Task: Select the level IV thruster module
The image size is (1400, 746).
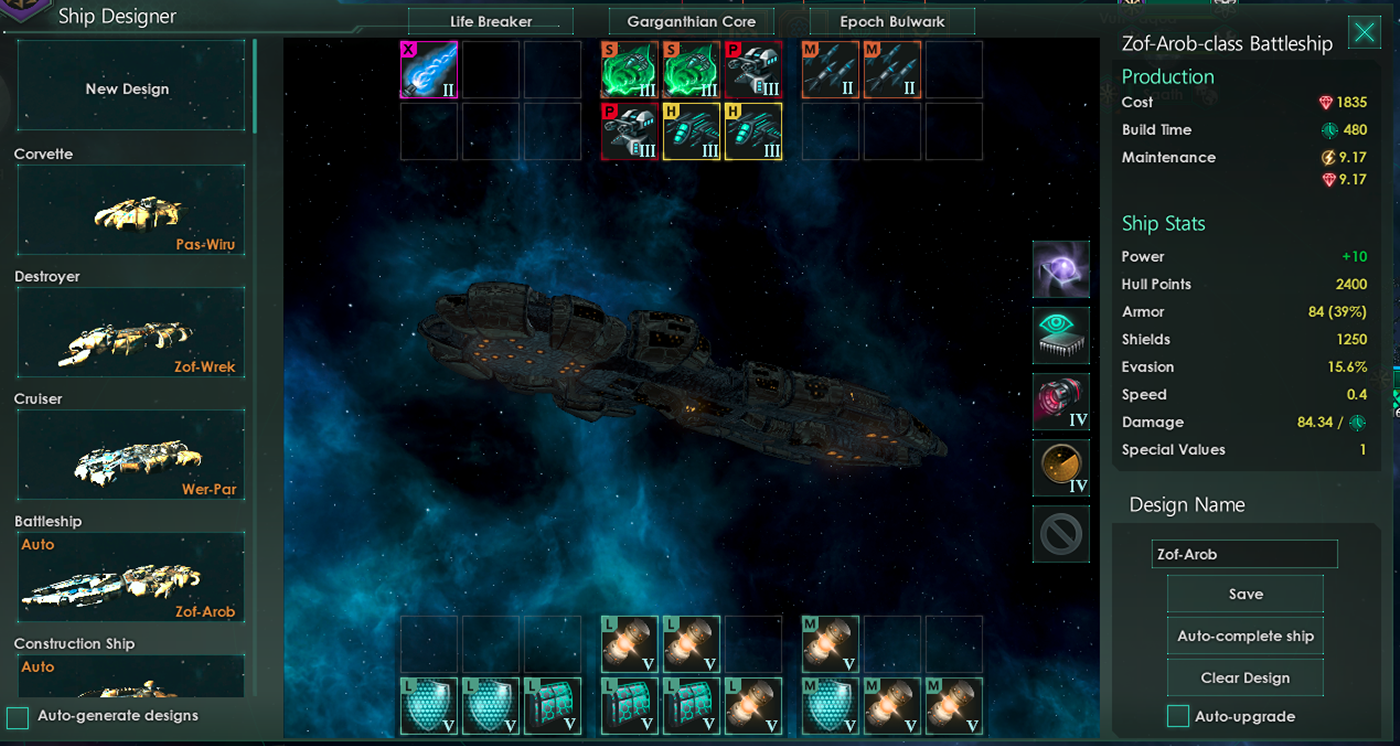Action: 1060,401
